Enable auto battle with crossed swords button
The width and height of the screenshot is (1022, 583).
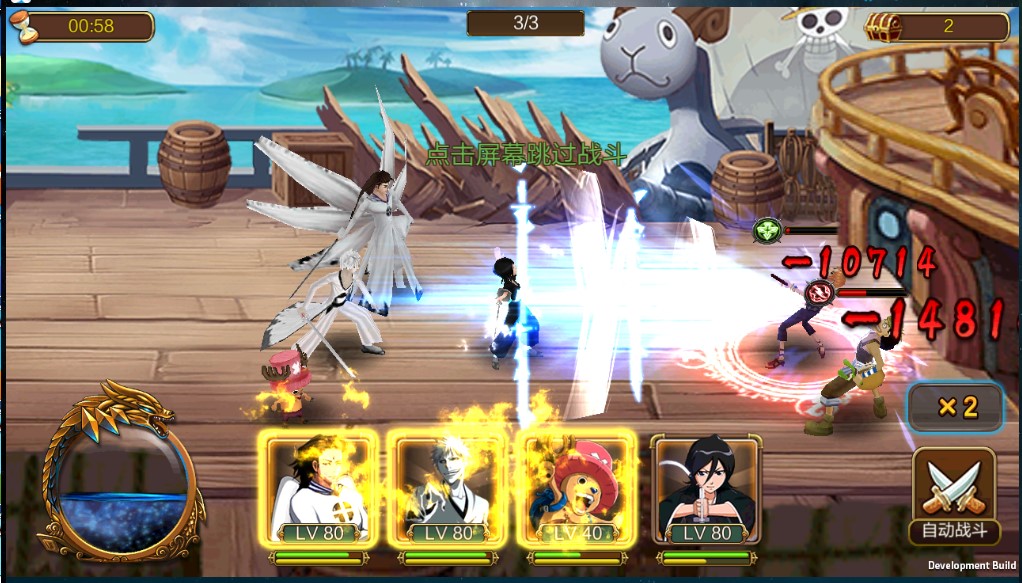tap(954, 496)
